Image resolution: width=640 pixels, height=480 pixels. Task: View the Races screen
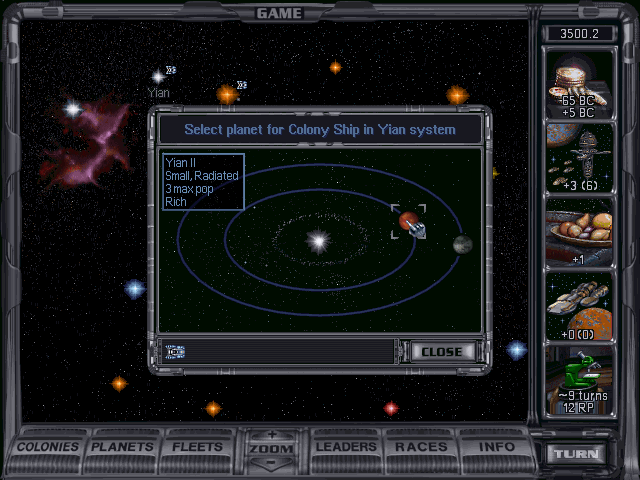421,447
